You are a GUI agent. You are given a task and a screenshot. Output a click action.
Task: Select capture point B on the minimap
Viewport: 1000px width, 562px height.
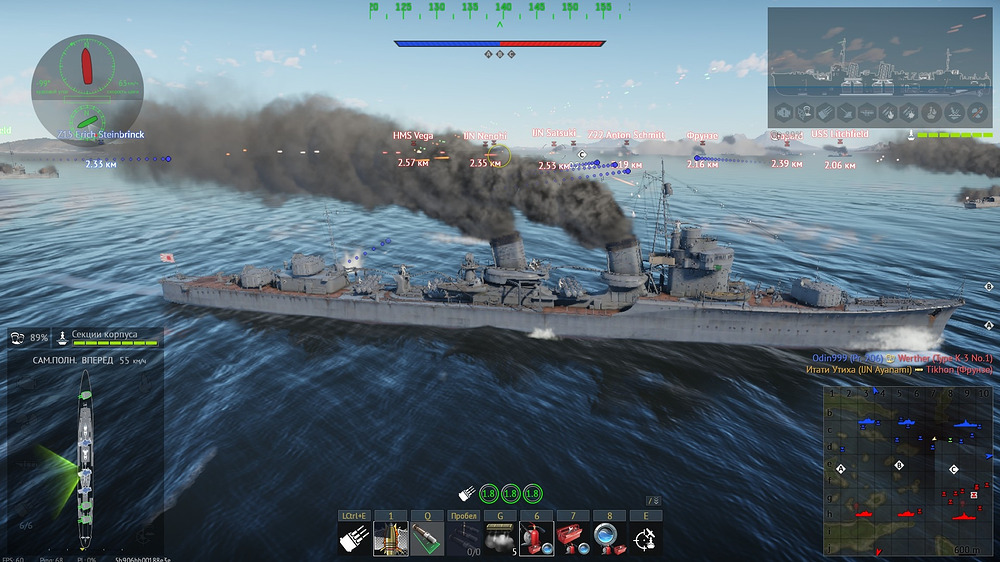(x=899, y=465)
